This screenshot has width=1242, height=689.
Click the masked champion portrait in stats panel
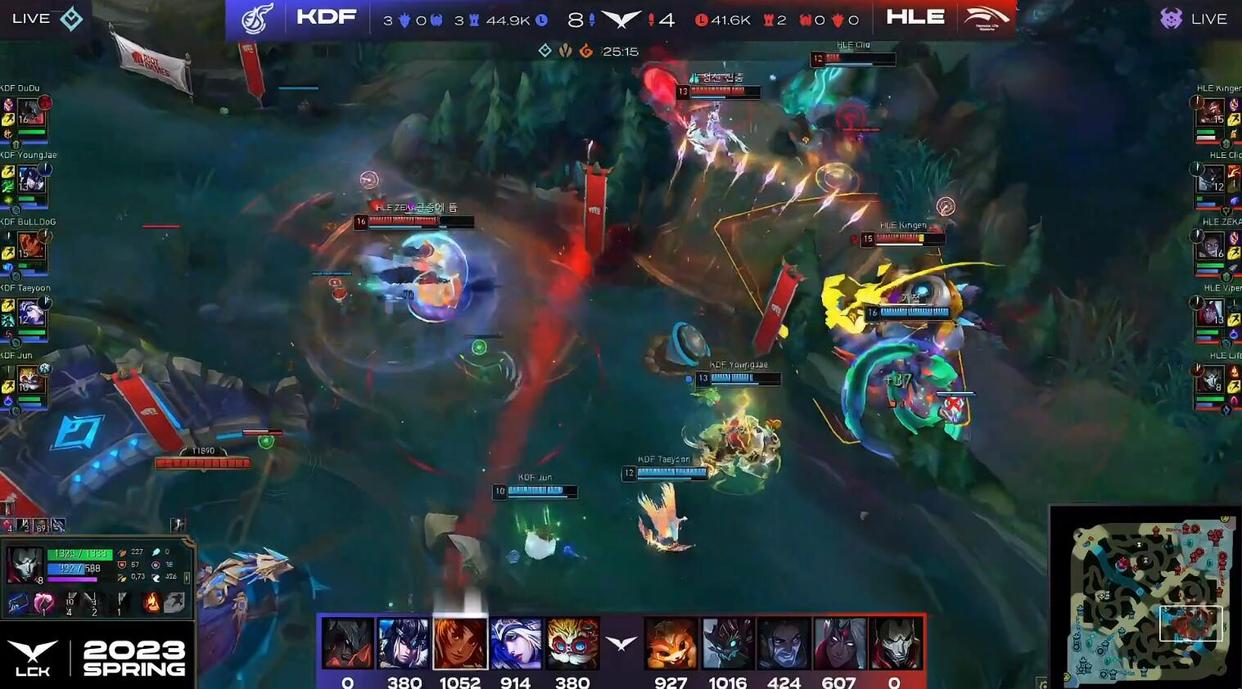24,565
